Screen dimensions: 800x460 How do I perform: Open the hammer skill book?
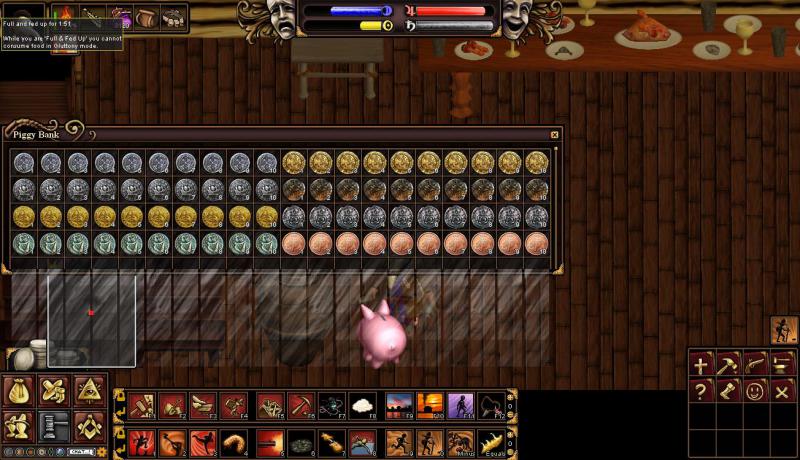728,365
